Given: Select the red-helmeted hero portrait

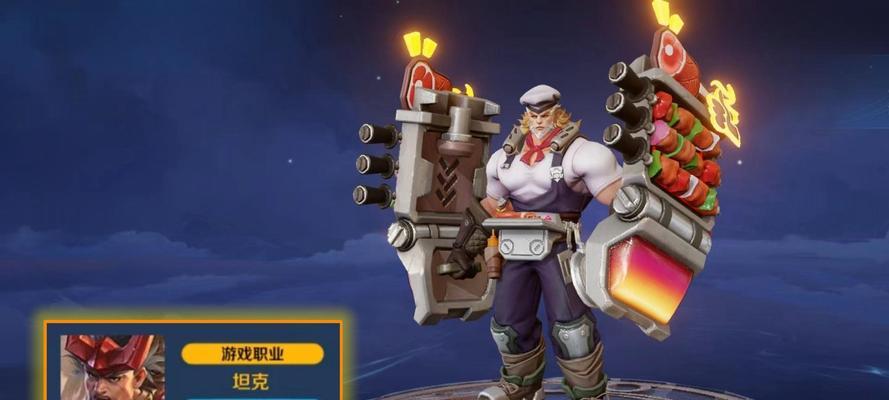Looking at the screenshot, I should coord(111,367).
